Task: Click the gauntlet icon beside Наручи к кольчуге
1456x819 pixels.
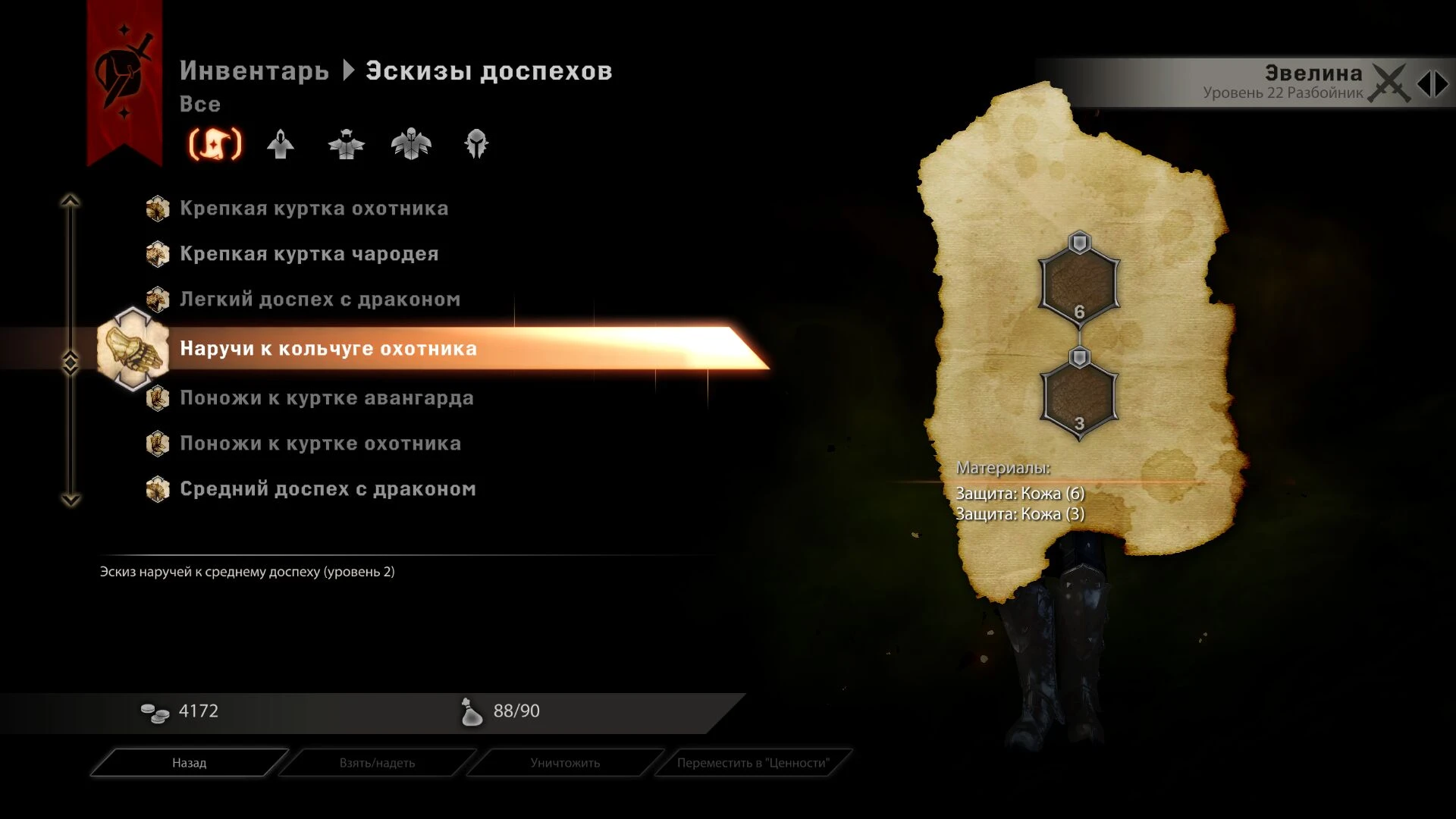Action: [133, 350]
